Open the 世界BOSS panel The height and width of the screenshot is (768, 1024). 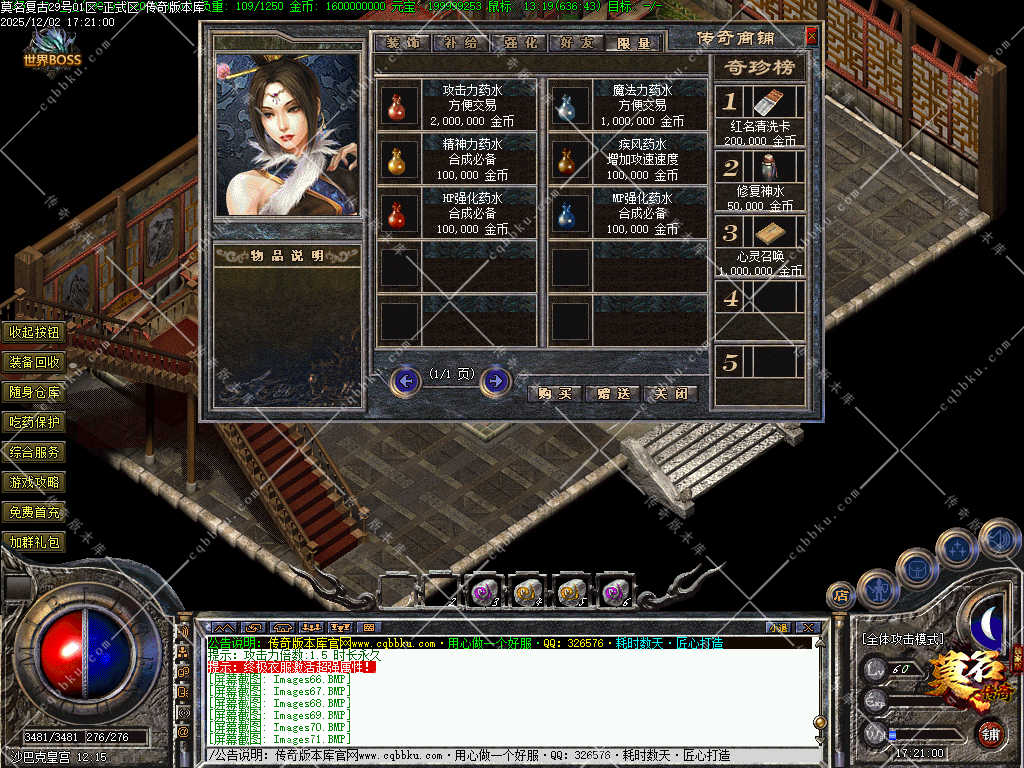tap(53, 52)
